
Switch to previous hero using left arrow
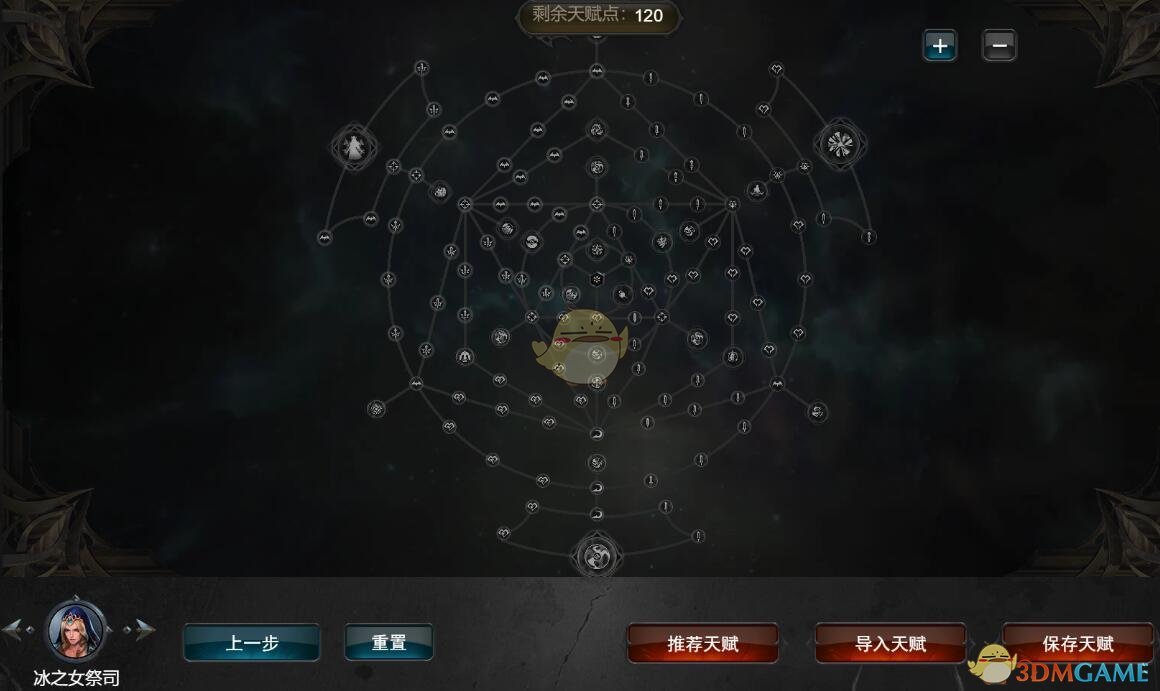click(x=14, y=629)
